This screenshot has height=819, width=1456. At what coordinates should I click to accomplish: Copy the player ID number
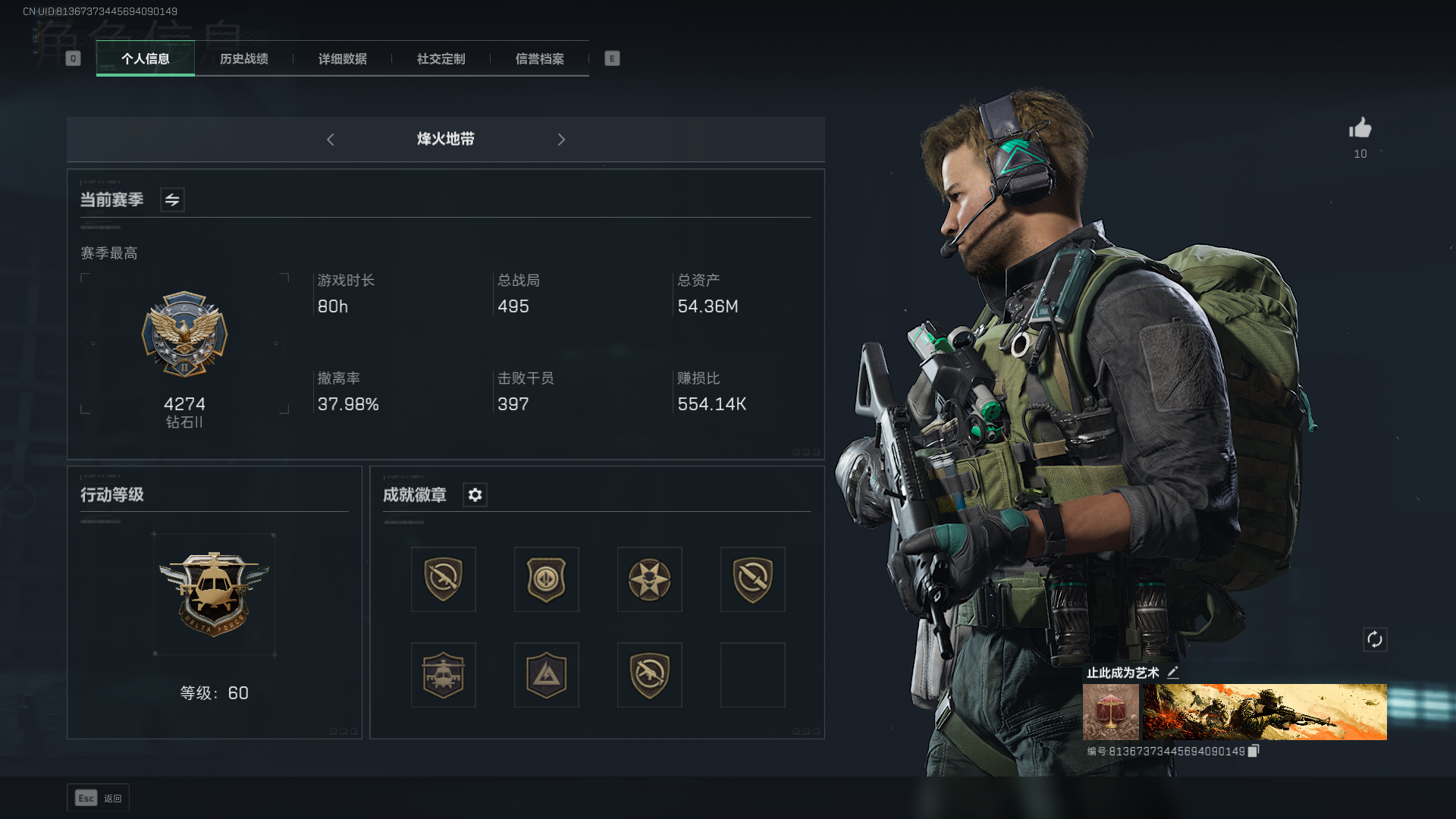click(x=1254, y=751)
